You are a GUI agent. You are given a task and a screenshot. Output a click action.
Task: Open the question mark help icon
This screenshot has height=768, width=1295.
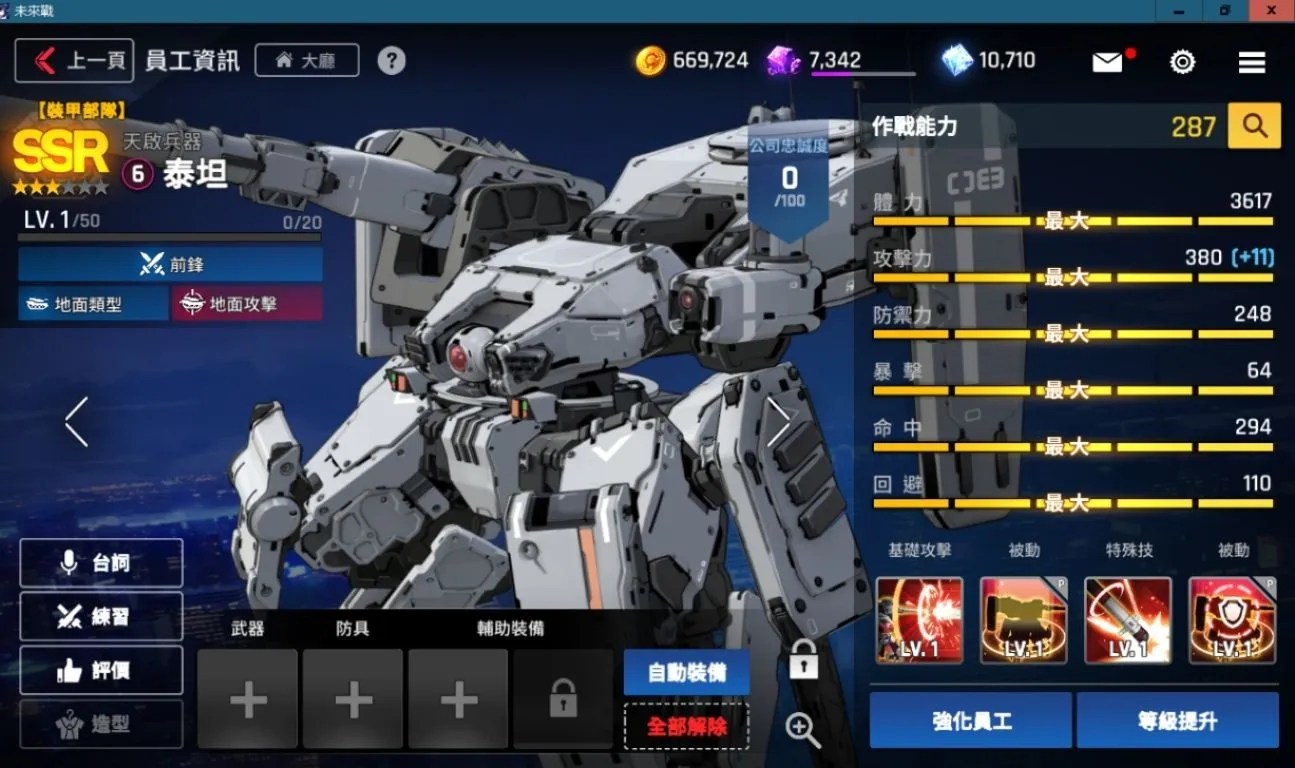tap(391, 61)
